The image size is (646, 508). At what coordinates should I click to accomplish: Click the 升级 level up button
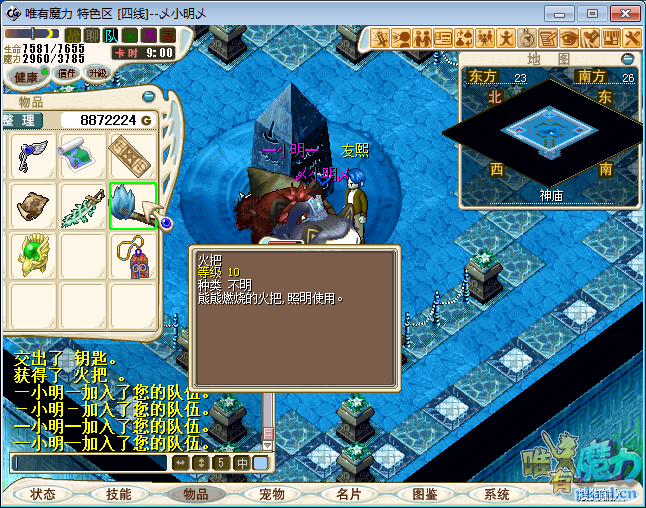98,73
